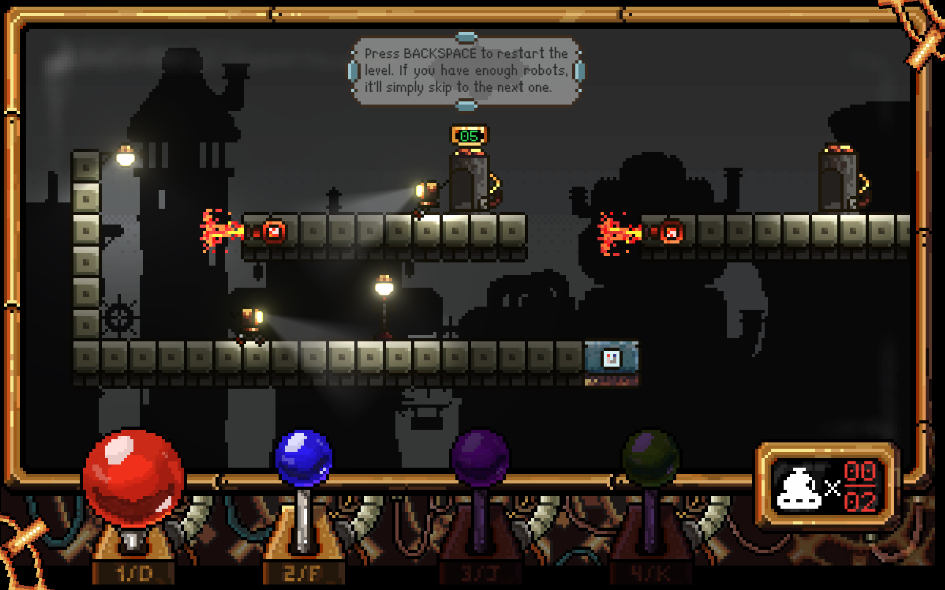945x590 pixels.
Task: Activate the blue lever knob
Action: pos(303,460)
